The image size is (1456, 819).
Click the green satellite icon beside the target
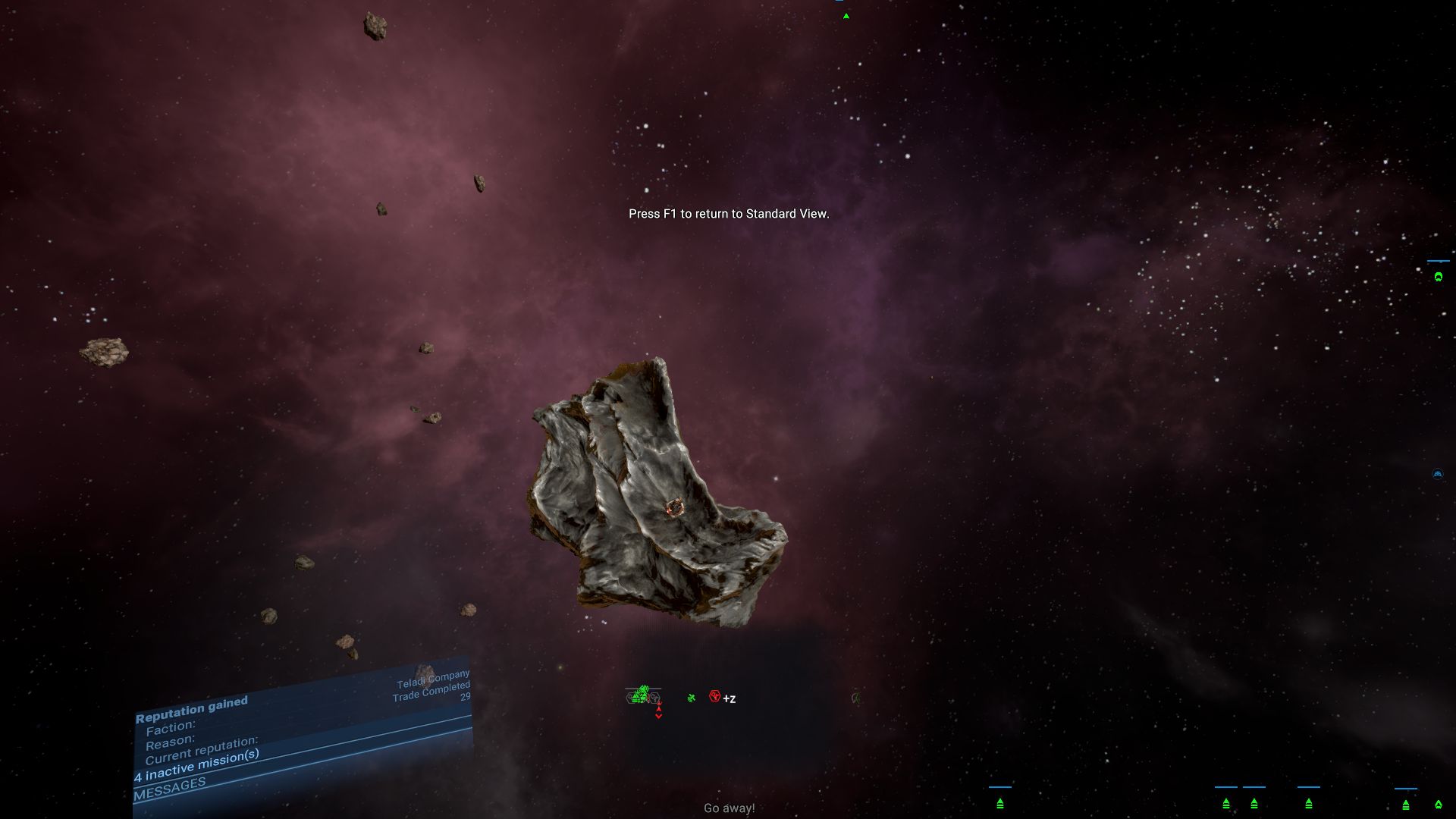coord(692,698)
